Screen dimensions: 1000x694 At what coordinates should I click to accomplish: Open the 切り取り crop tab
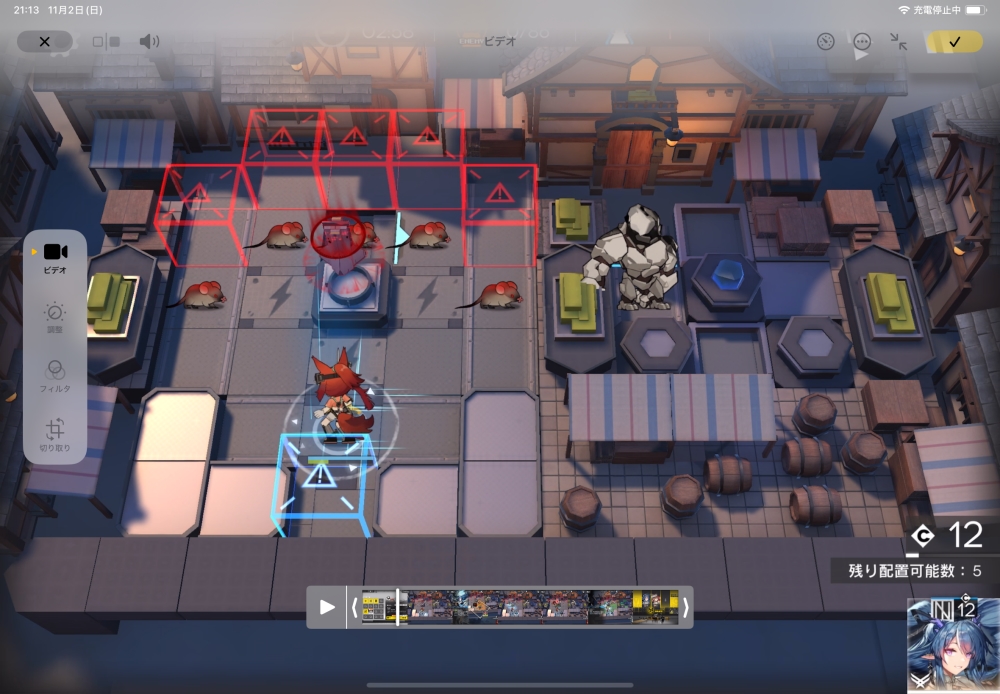(x=55, y=434)
